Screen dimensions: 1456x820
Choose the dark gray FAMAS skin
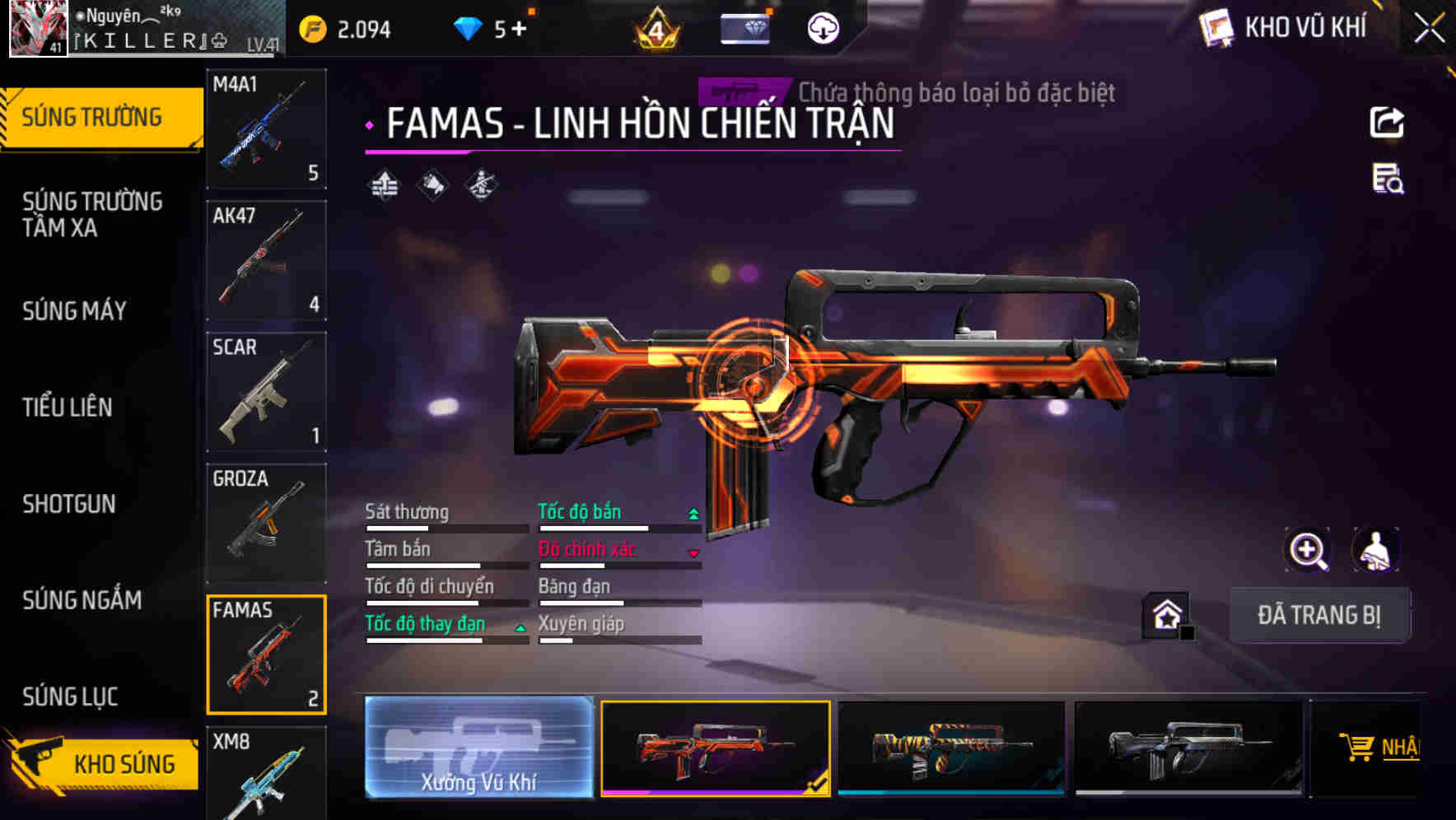tap(1188, 748)
